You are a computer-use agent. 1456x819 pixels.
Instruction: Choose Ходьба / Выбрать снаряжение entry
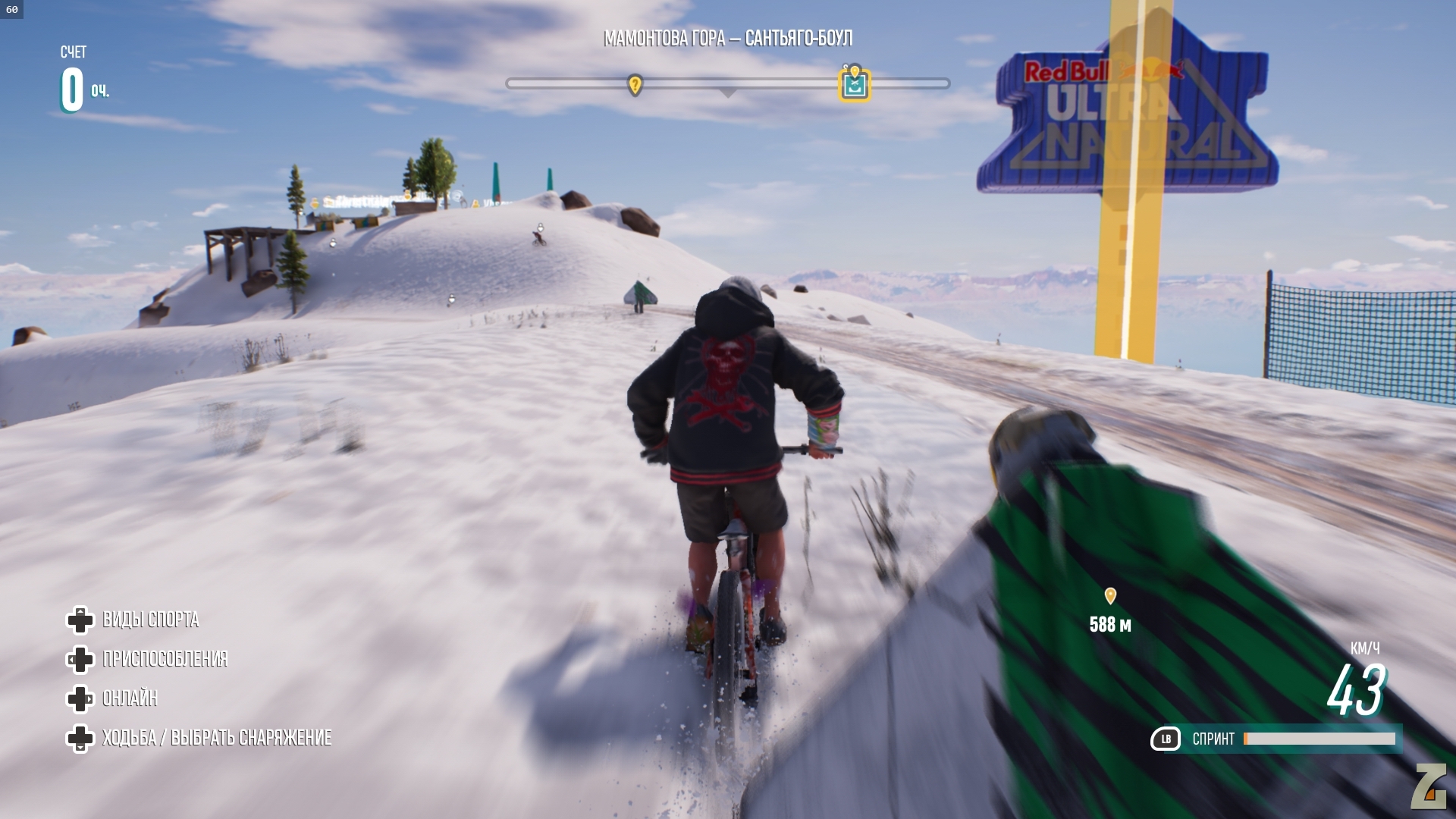coord(216,738)
